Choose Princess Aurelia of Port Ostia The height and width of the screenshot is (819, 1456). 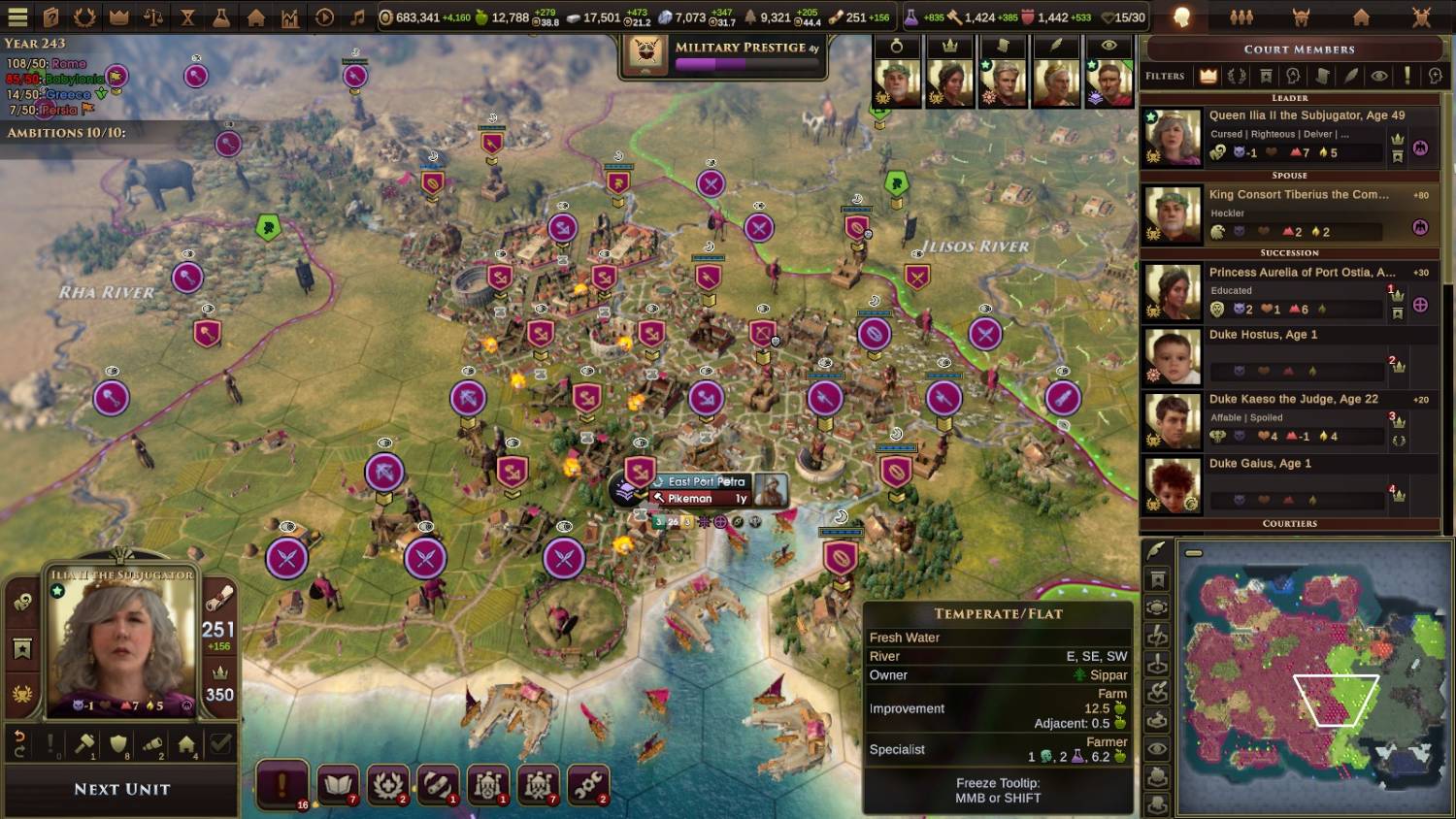pyautogui.click(x=1289, y=291)
